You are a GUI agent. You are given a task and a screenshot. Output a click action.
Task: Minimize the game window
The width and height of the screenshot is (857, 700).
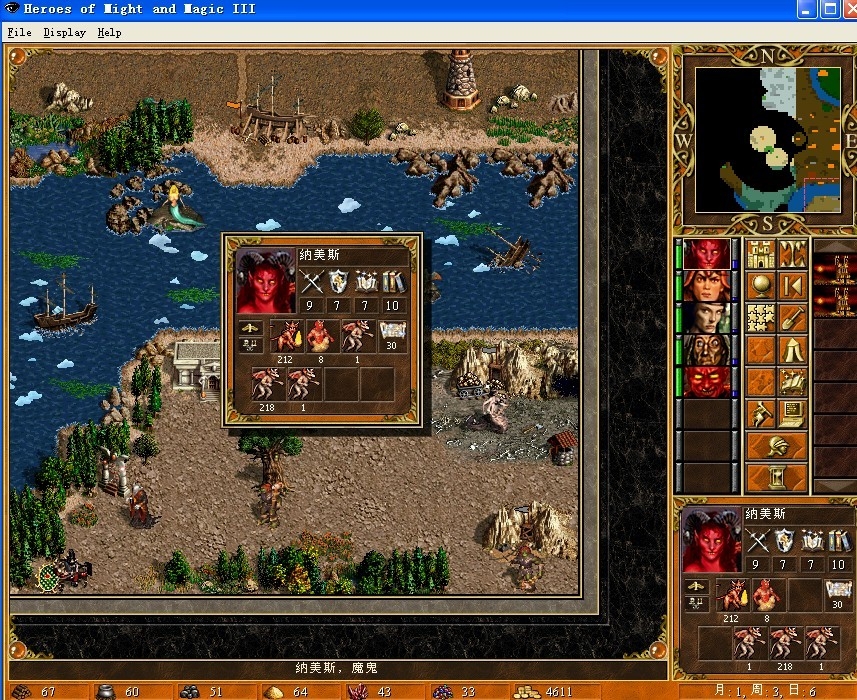807,9
